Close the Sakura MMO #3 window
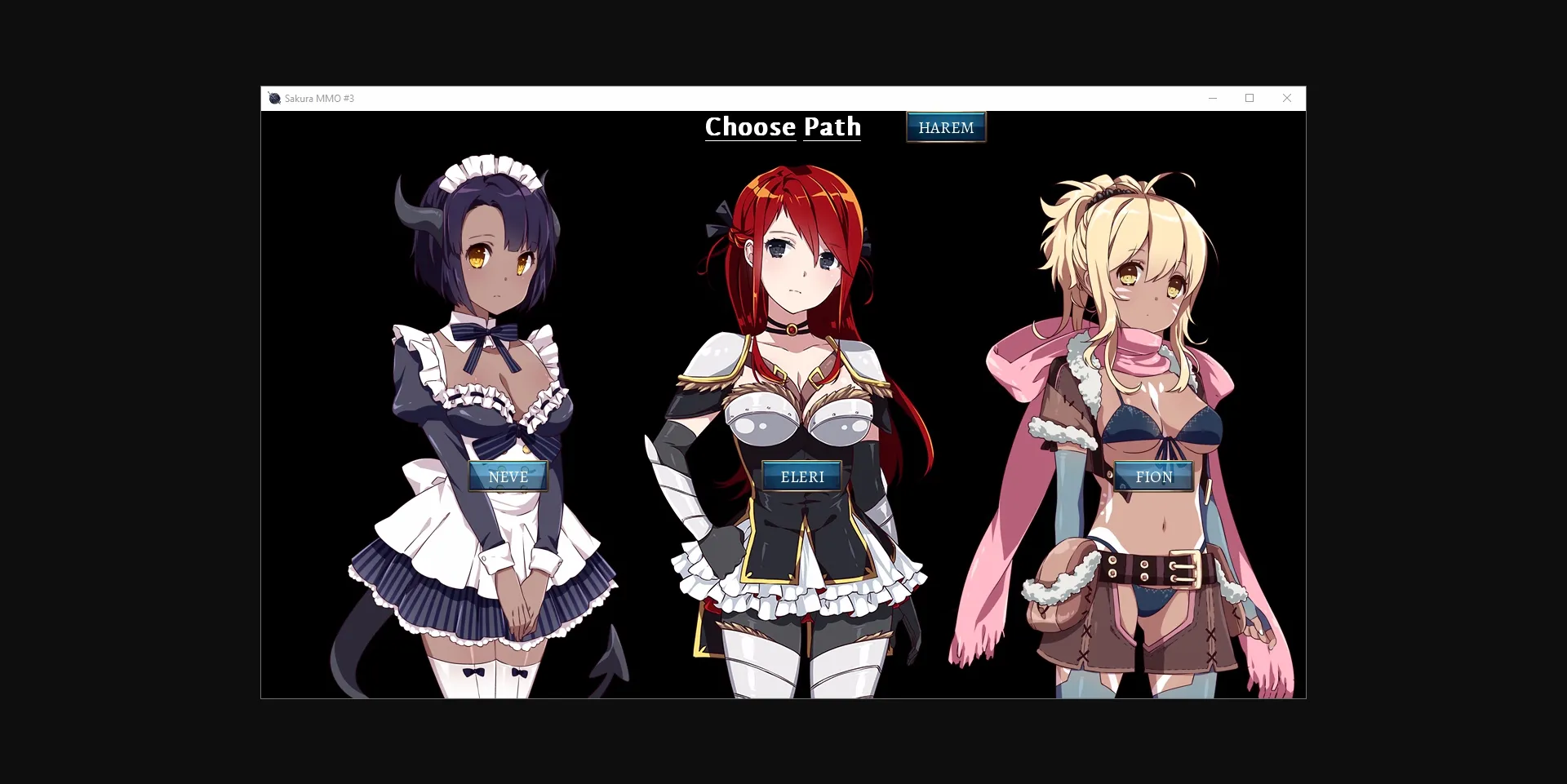Image resolution: width=1567 pixels, height=784 pixels. [x=1287, y=98]
